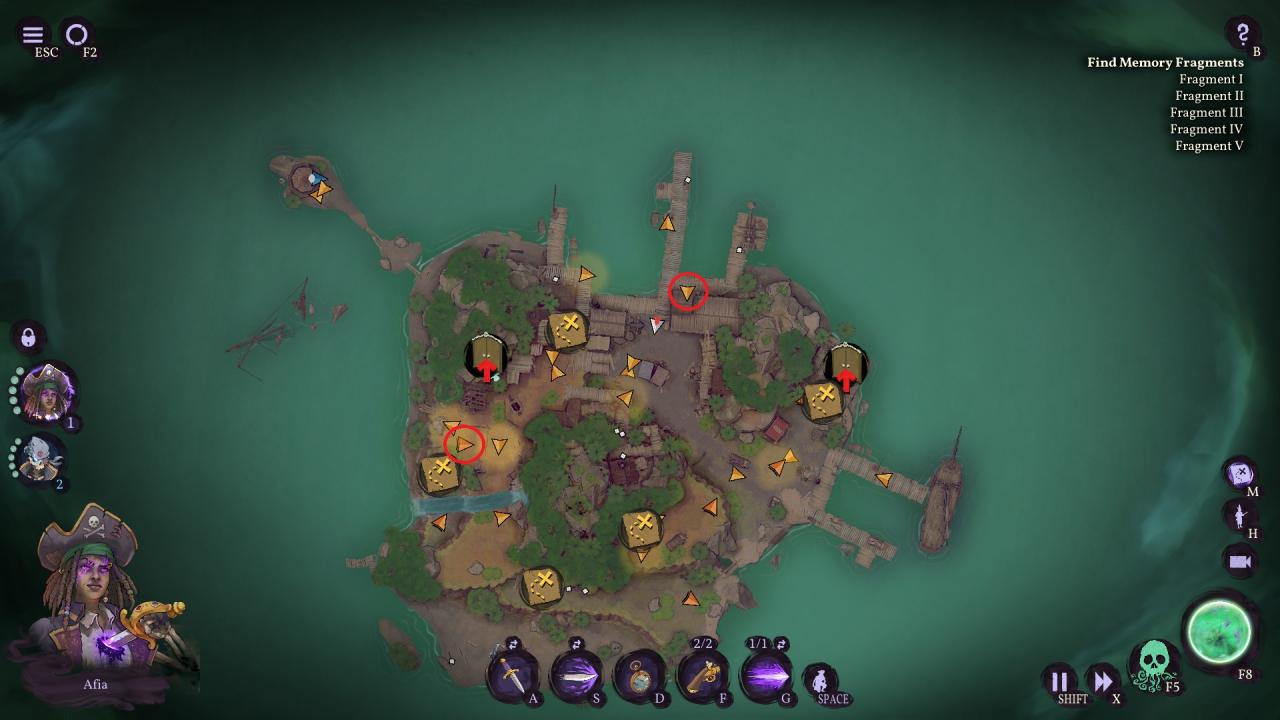
Task: Enable fast-forward speed
Action: pyautogui.click(x=1102, y=681)
